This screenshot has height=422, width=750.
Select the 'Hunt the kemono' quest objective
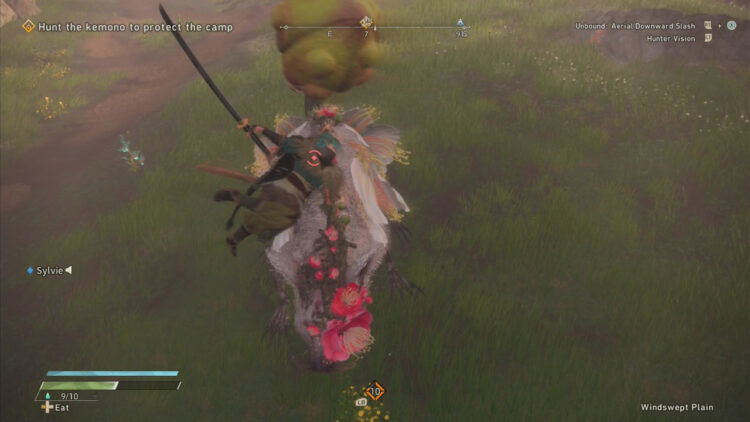(x=134, y=27)
